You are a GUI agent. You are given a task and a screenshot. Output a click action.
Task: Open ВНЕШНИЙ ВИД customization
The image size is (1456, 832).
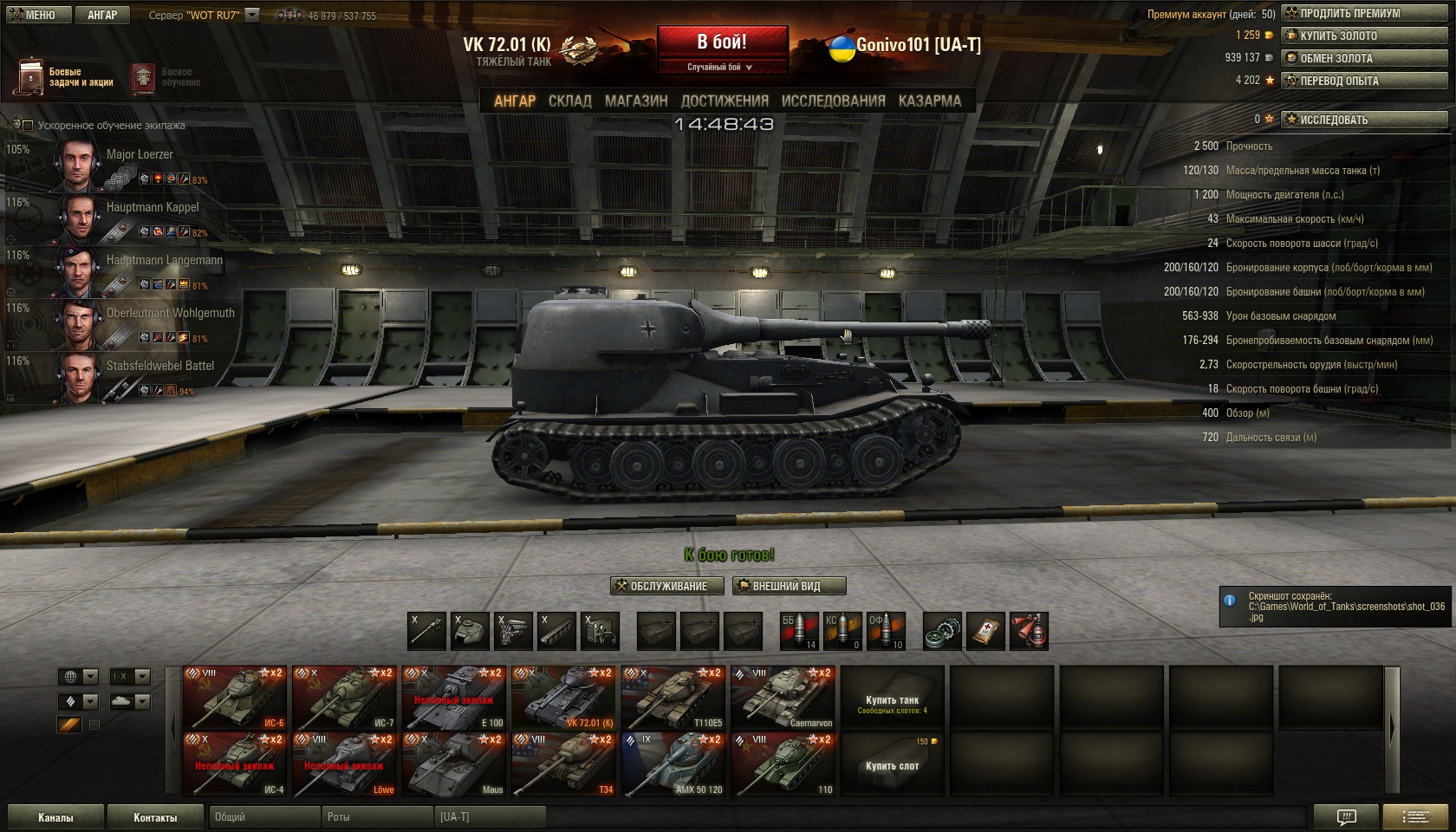789,586
